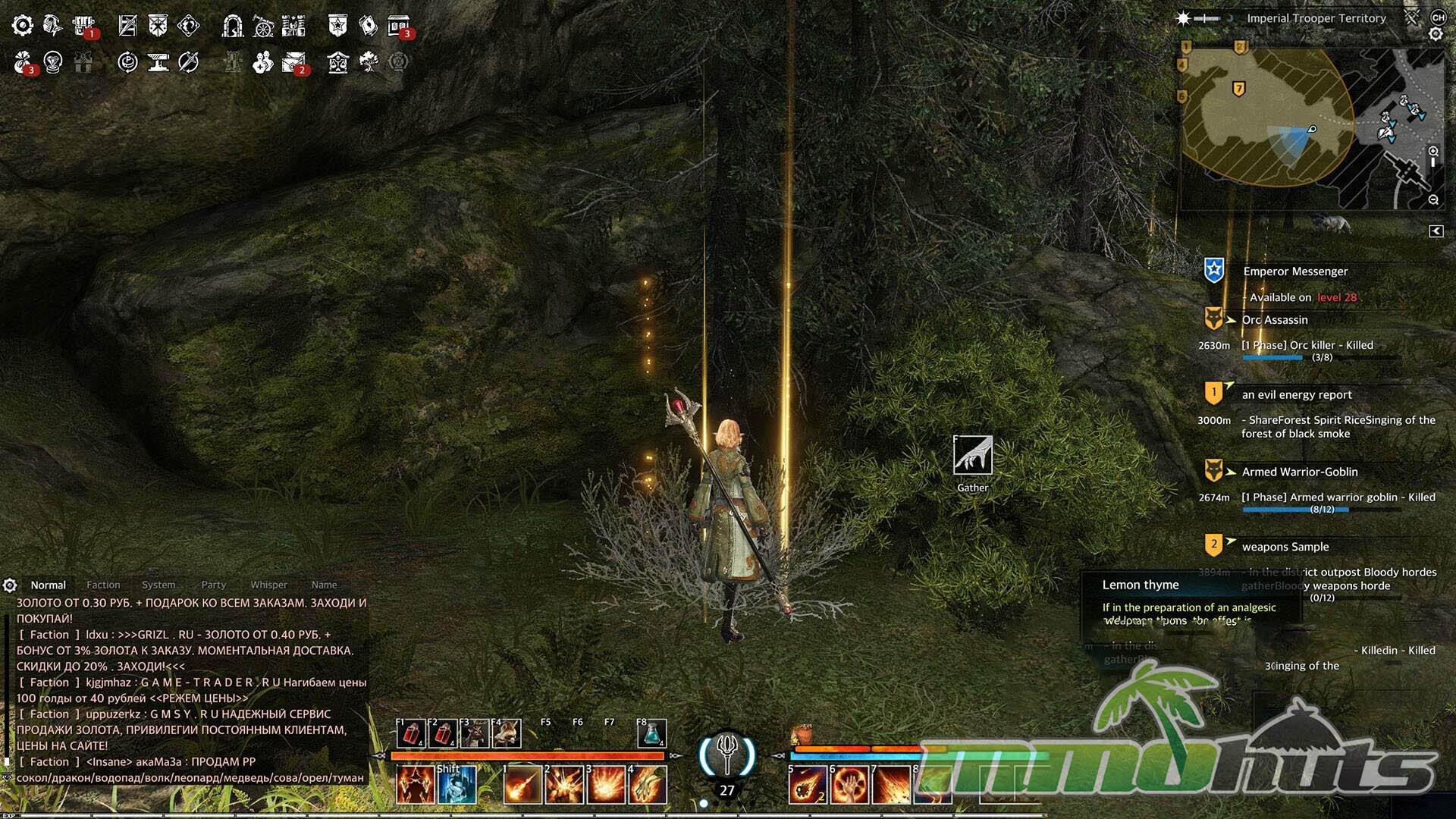Collapse the quest tracker with the arrow button
The width and height of the screenshot is (1456, 819).
tap(1436, 231)
